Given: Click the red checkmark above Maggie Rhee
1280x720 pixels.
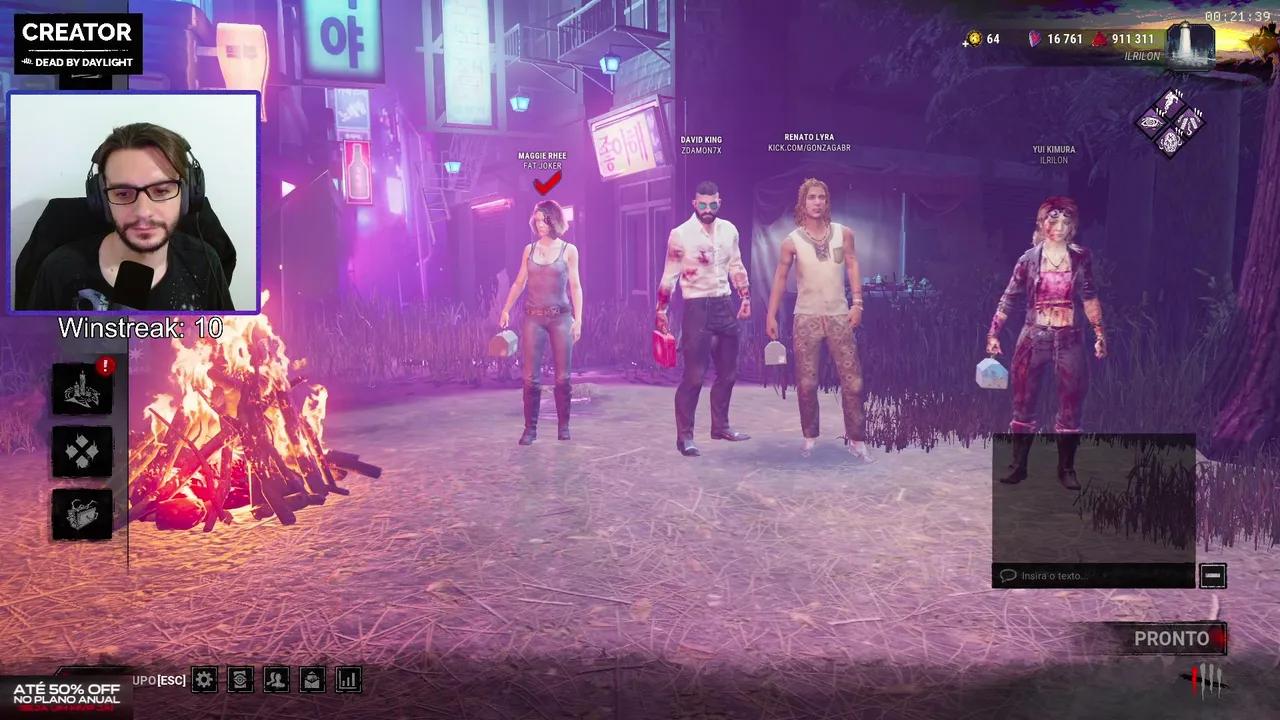Looking at the screenshot, I should click(546, 183).
